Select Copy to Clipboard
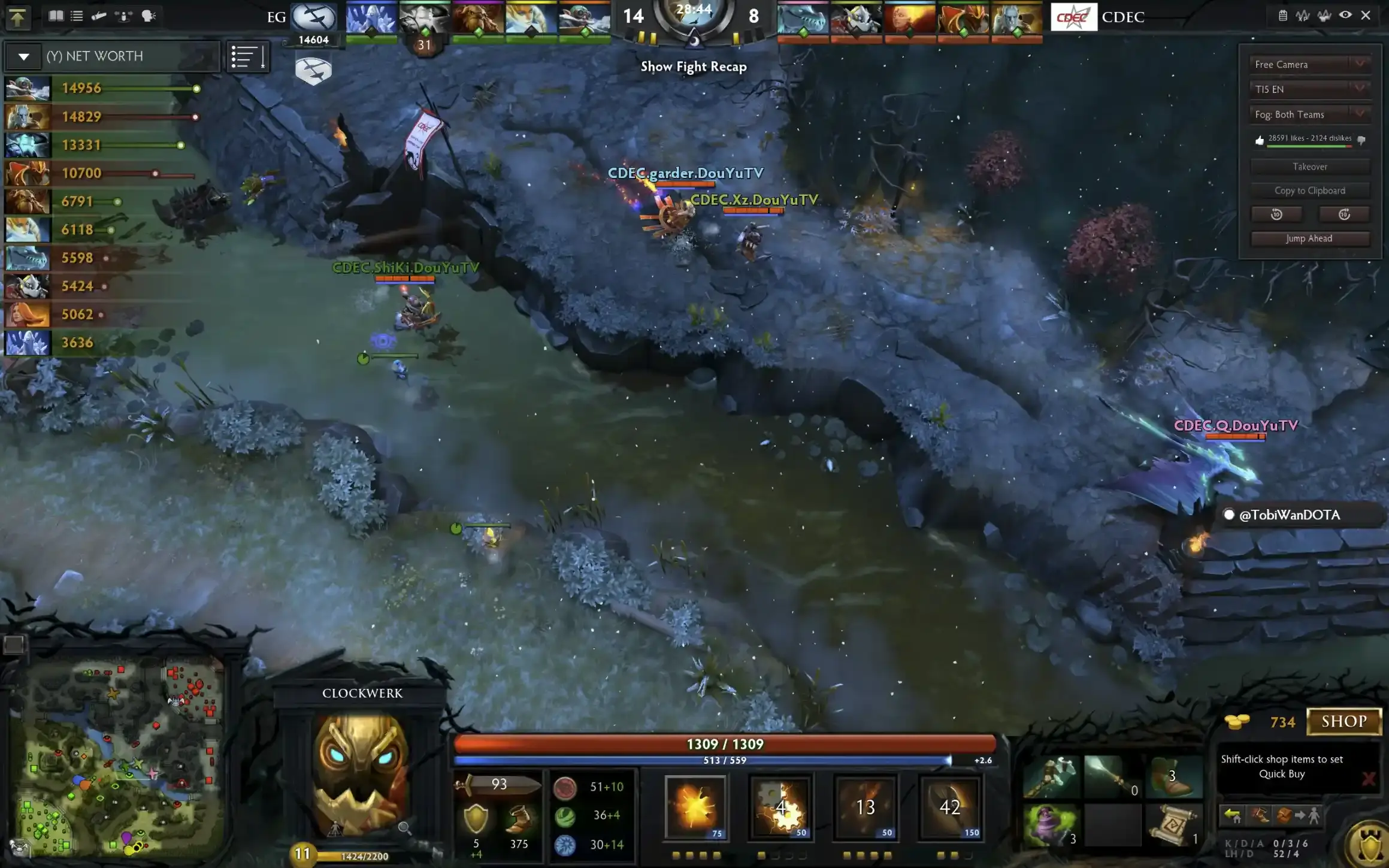Viewport: 1389px width, 868px height. click(1309, 190)
